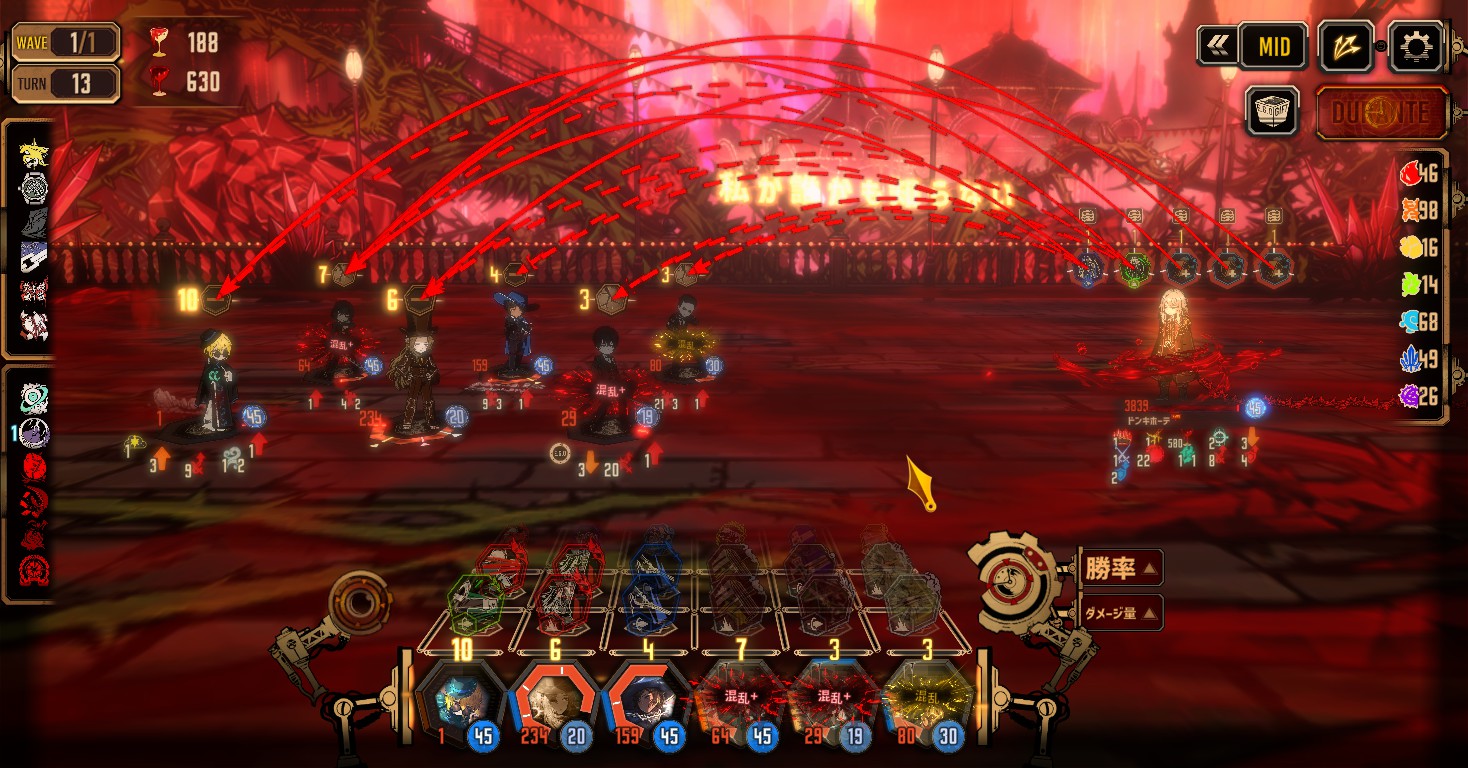Choose the ダメージ量 damage auto-select
Screen dimensions: 1468x768
point(1121,612)
